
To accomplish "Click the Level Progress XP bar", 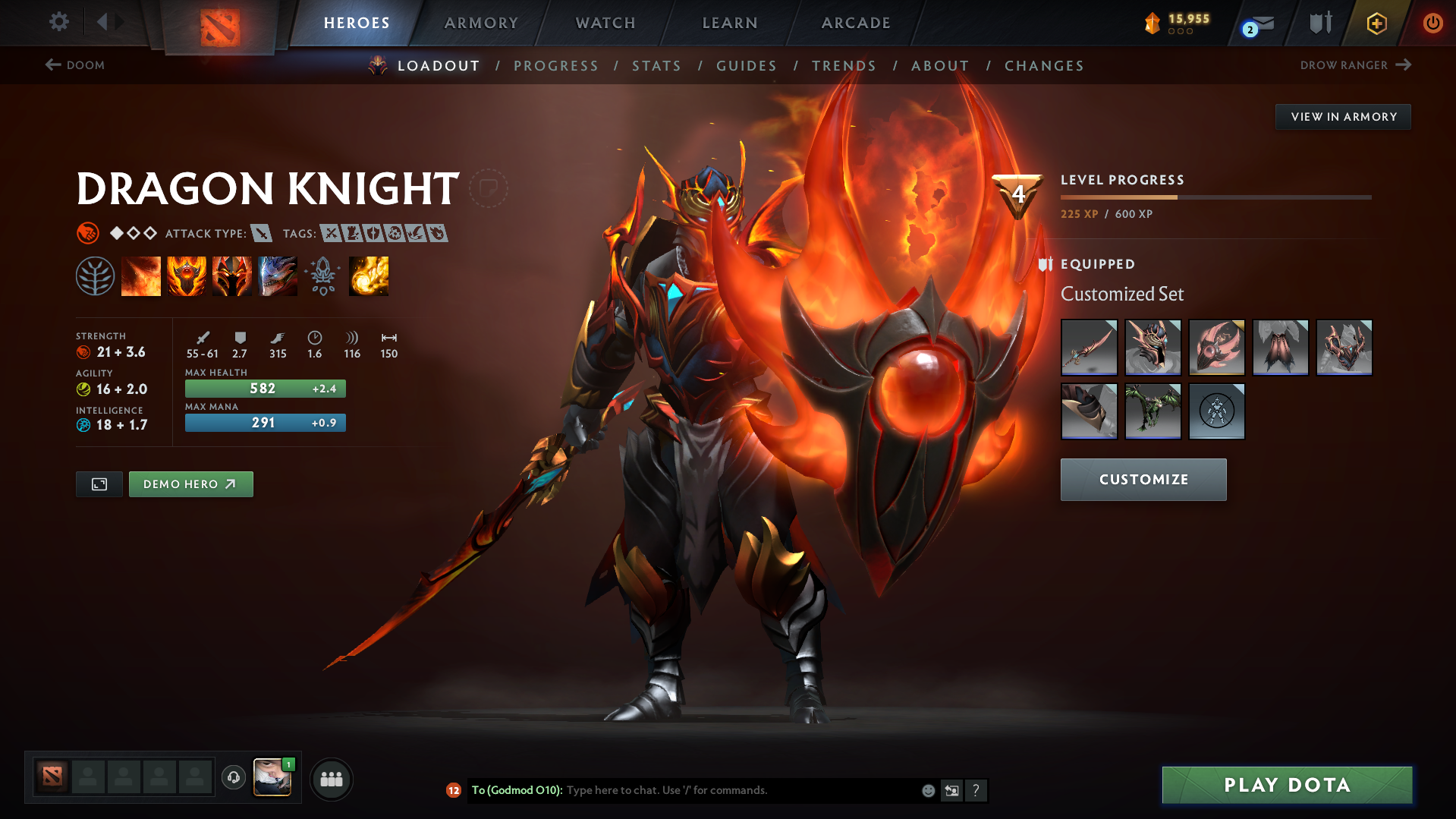I will pyautogui.click(x=1216, y=197).
